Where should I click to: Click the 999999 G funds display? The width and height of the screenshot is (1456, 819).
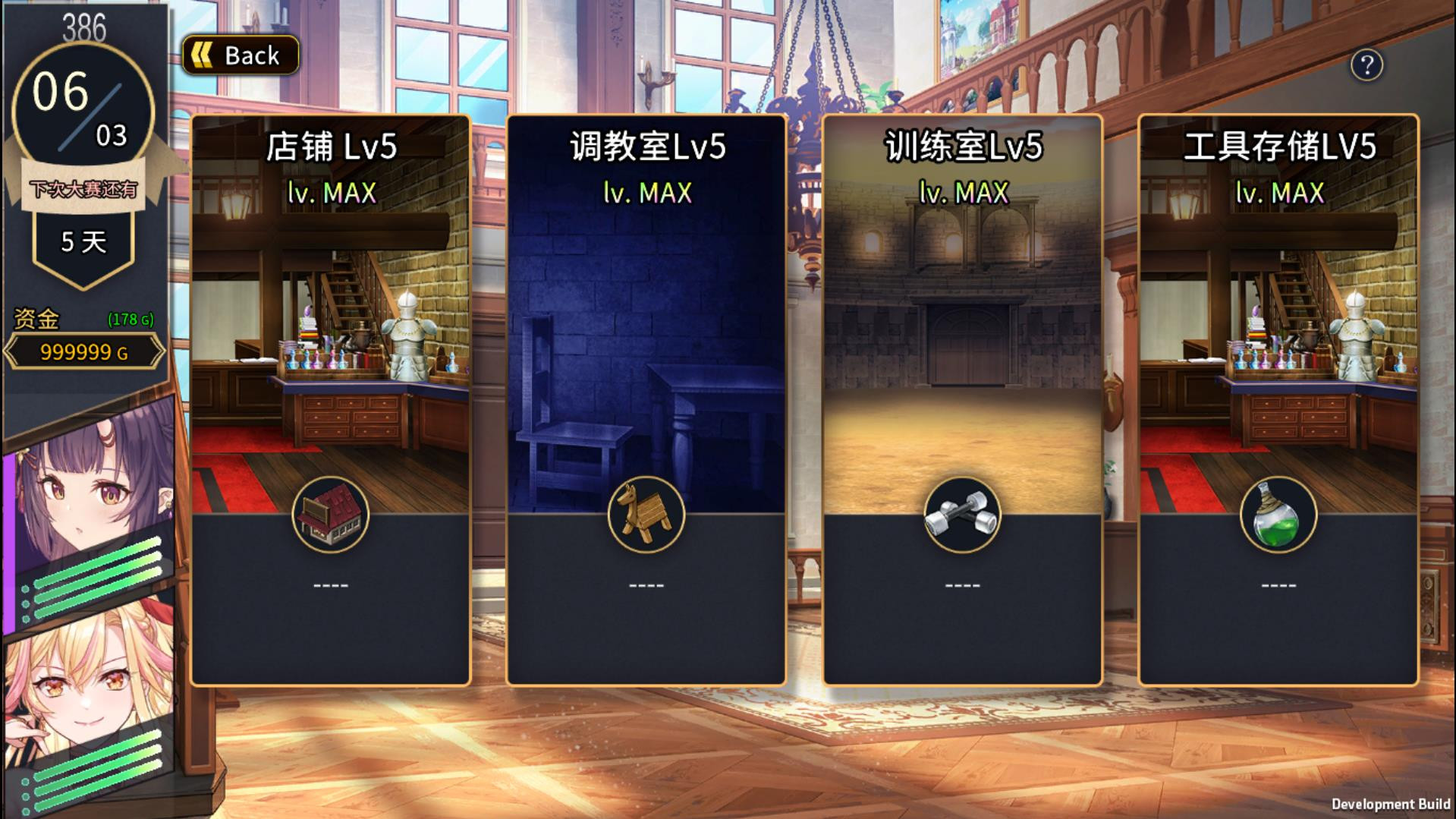pos(83,351)
